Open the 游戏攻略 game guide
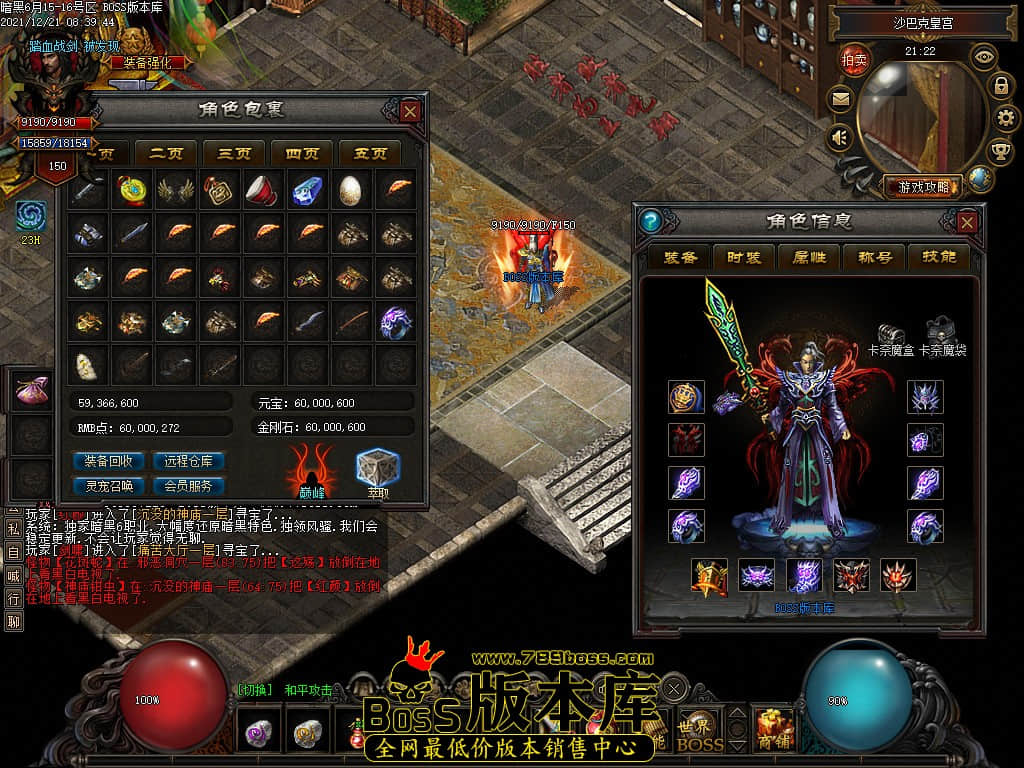The image size is (1024, 768). [922, 186]
